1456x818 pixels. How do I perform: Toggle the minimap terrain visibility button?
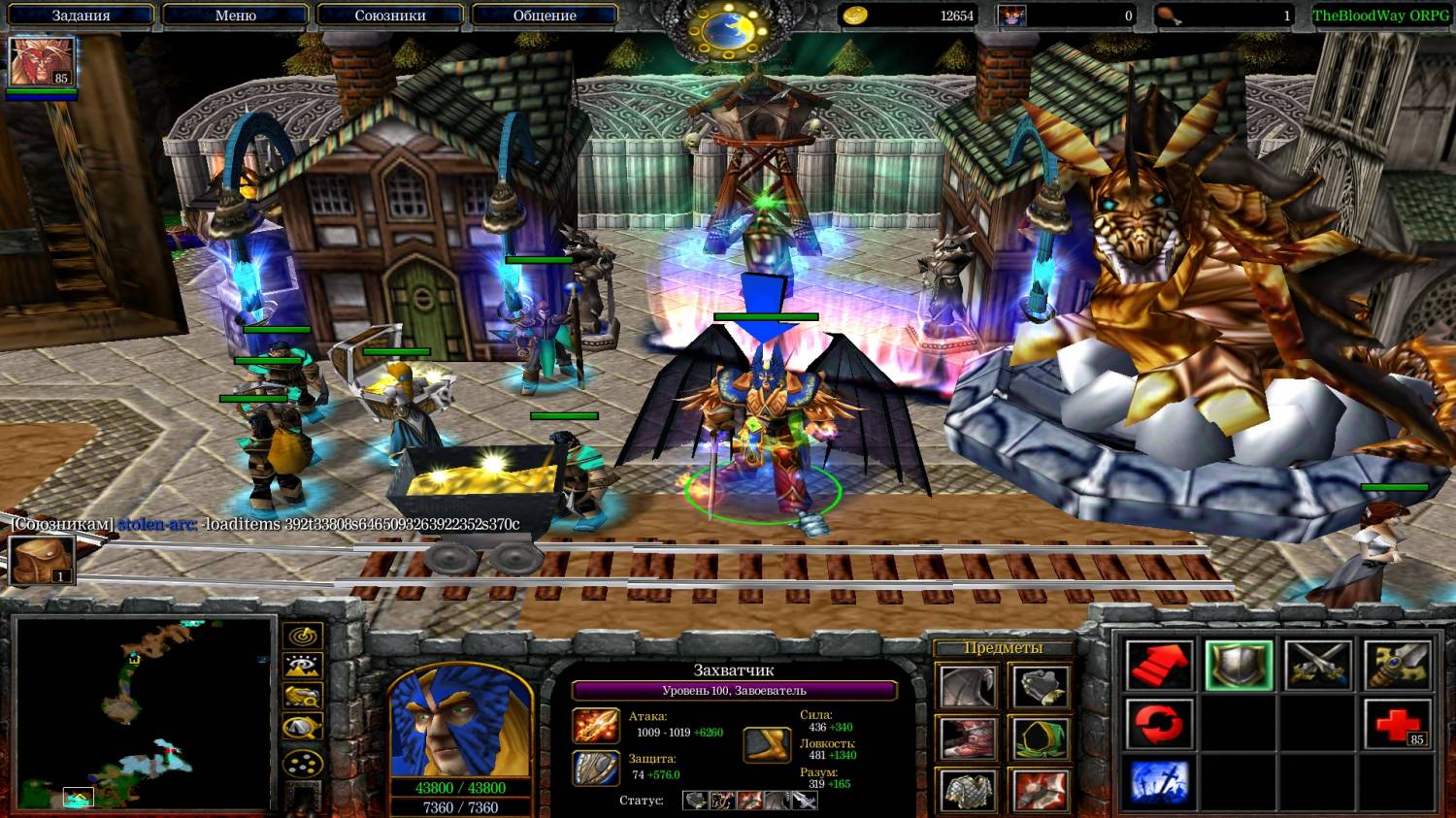(x=303, y=667)
